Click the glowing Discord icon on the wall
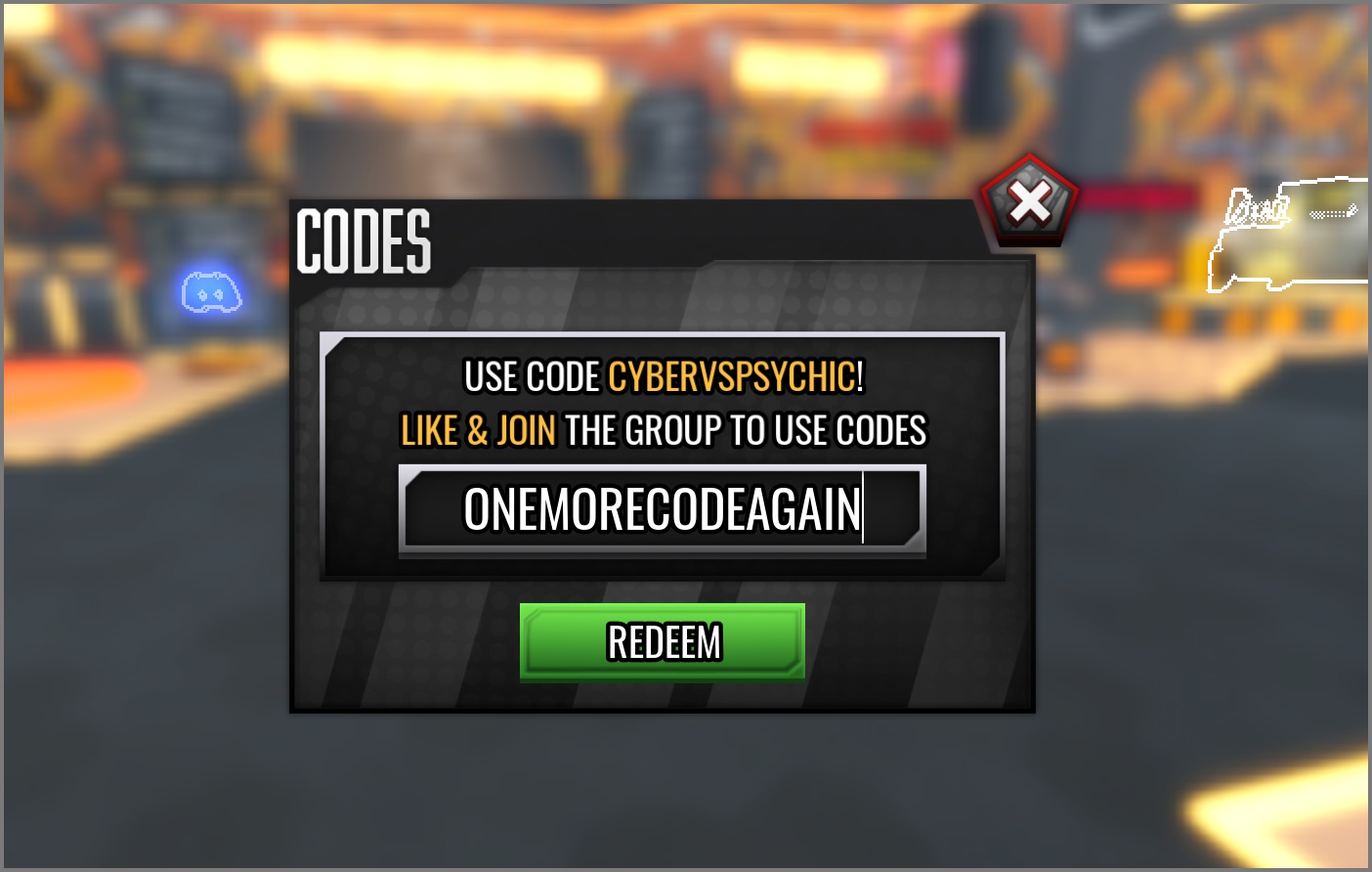1372x872 pixels. (x=211, y=293)
